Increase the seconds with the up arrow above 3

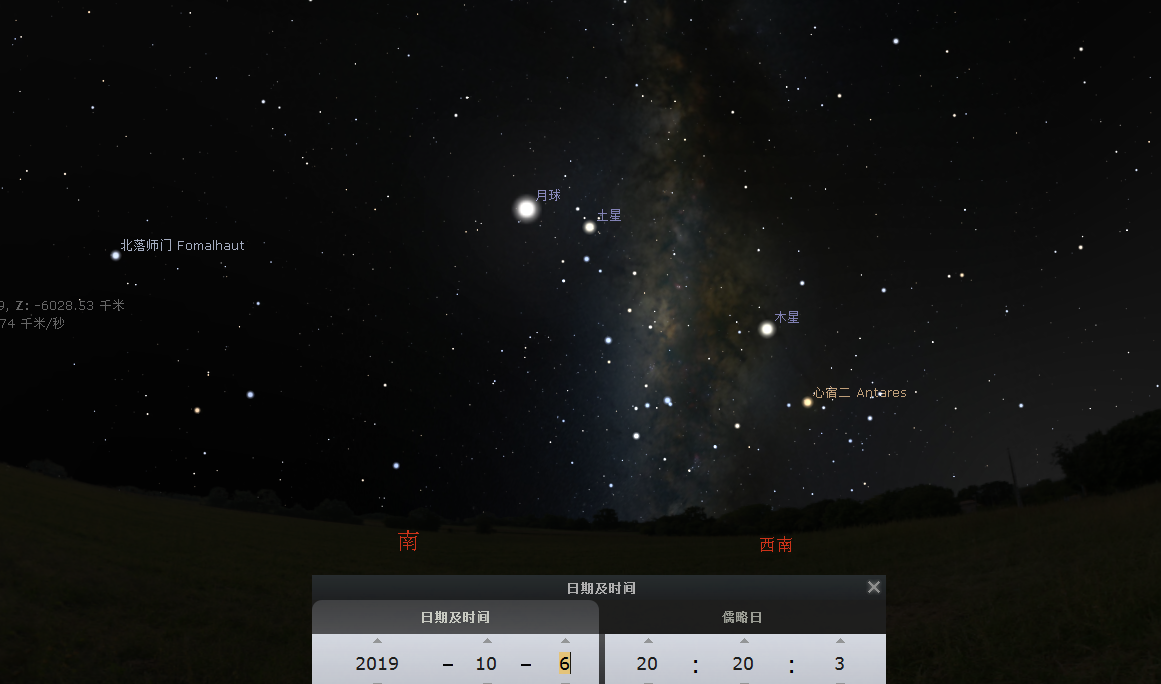click(x=840, y=641)
